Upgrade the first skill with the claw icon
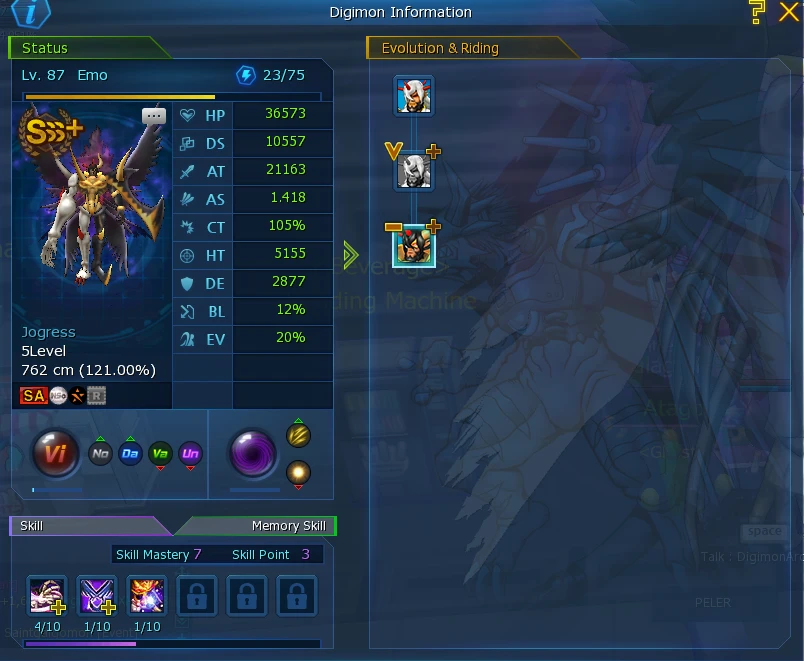Image resolution: width=804 pixels, height=661 pixels. 47,596
